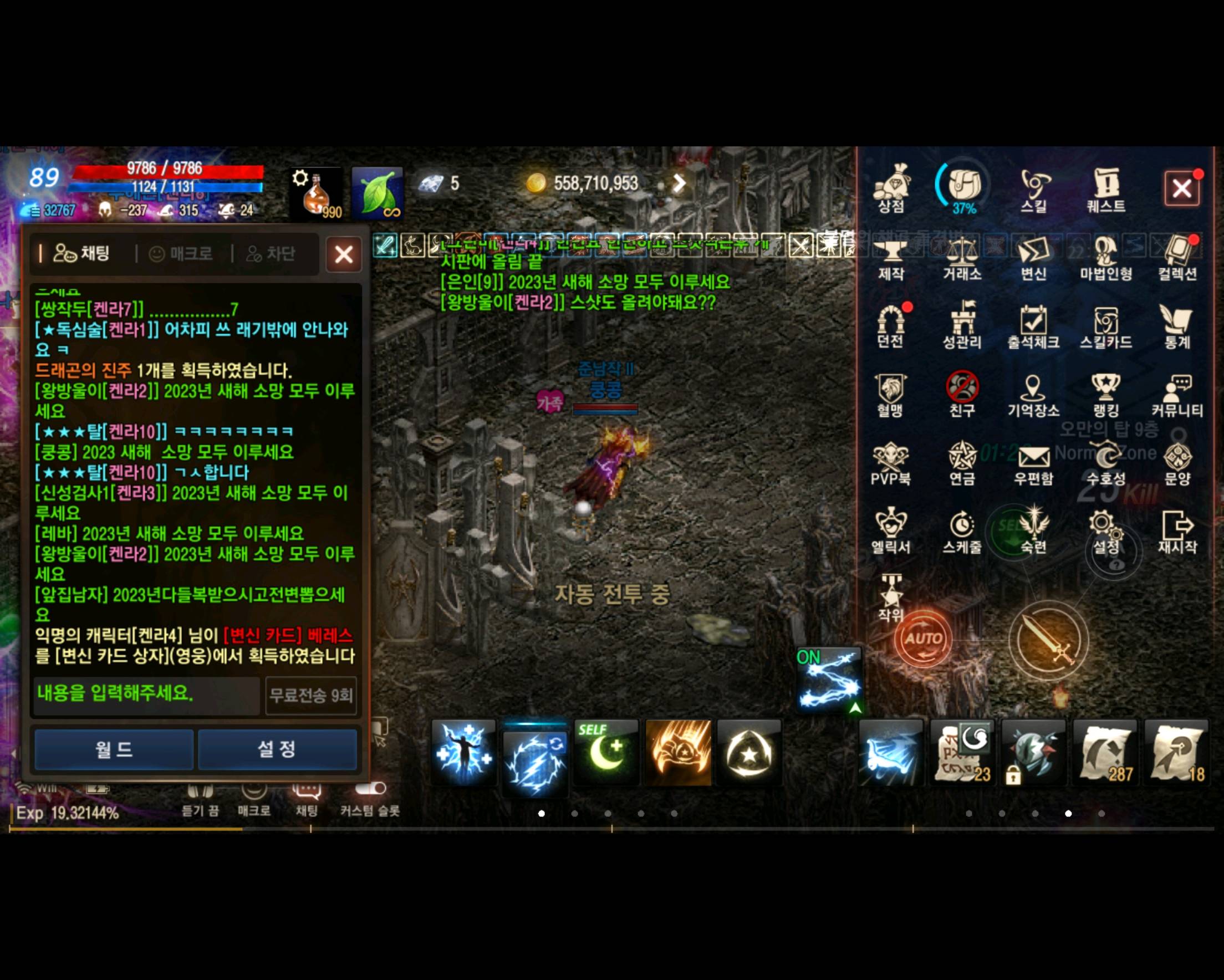Use the orange health potion slot

click(316, 194)
